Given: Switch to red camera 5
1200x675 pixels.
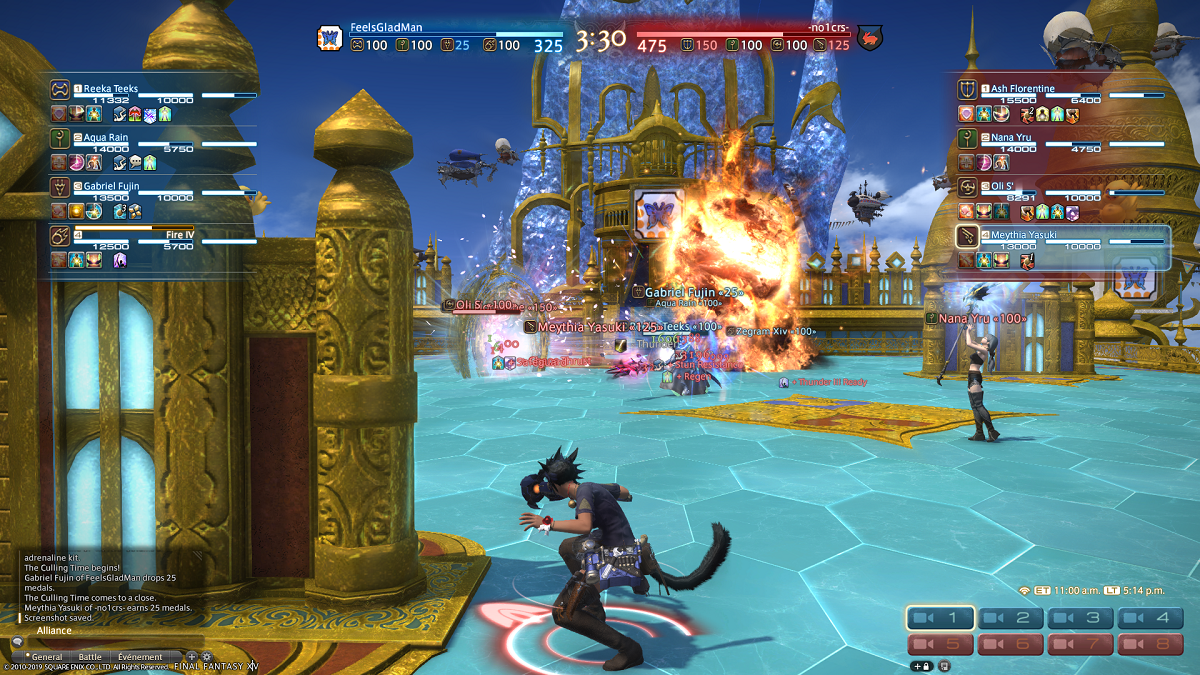Looking at the screenshot, I should (x=941, y=645).
